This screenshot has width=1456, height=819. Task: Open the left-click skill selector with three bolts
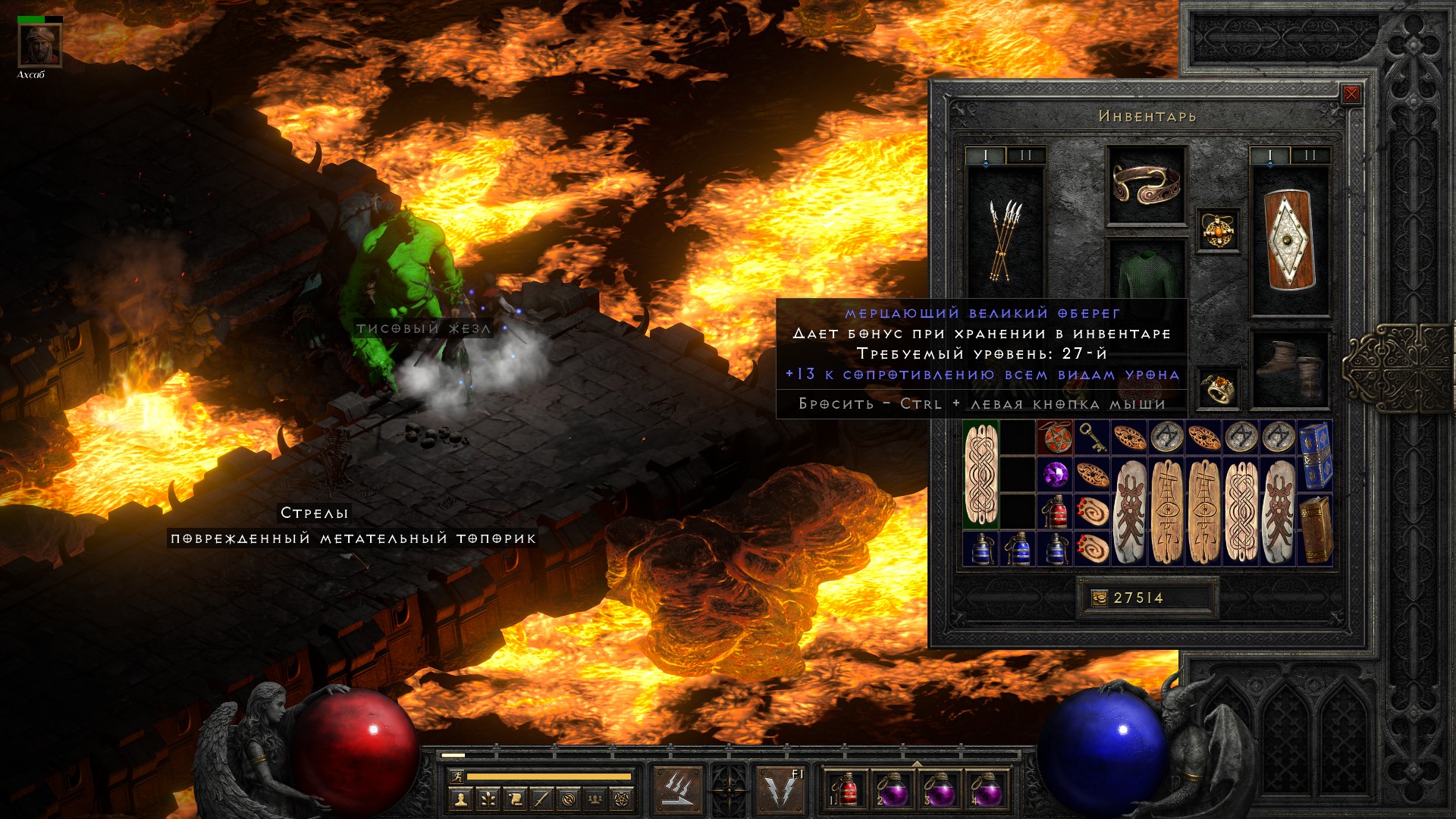click(678, 790)
